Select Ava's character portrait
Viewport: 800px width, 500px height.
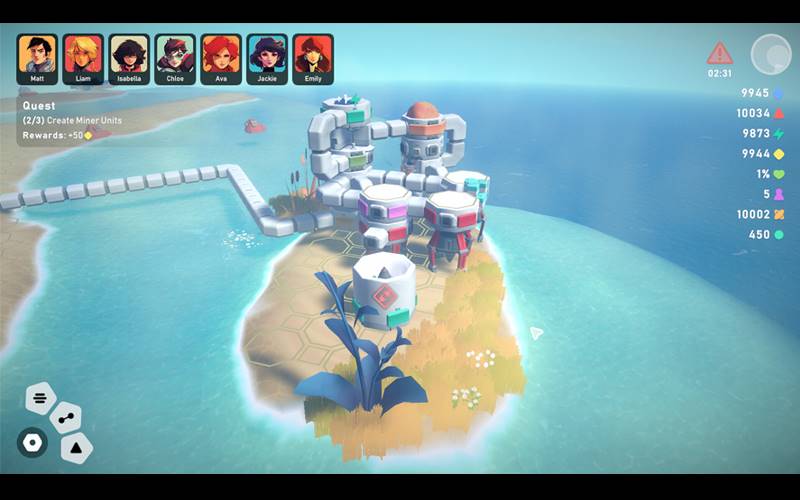221,56
